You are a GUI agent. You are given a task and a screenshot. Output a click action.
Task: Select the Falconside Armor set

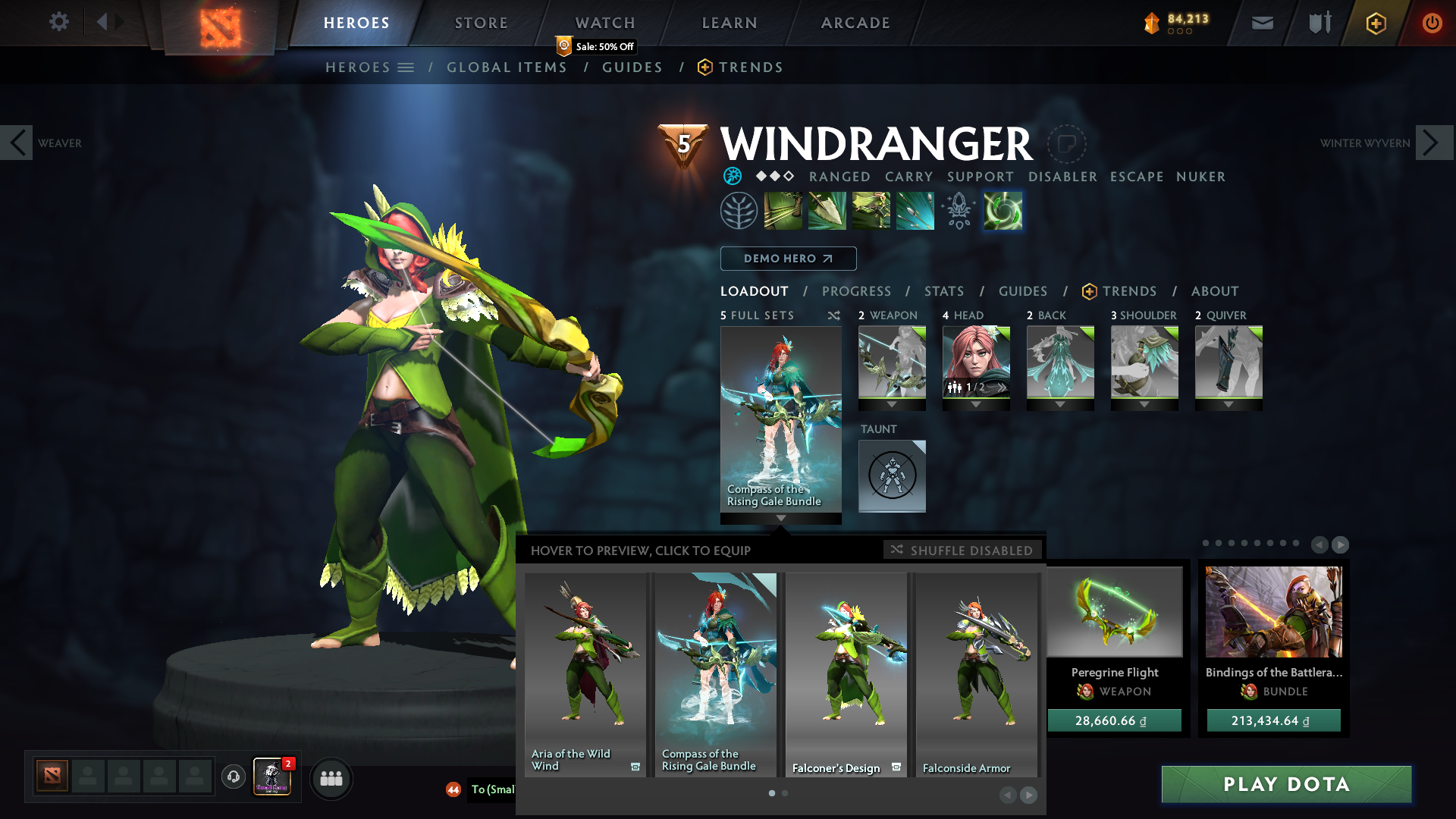(x=976, y=673)
